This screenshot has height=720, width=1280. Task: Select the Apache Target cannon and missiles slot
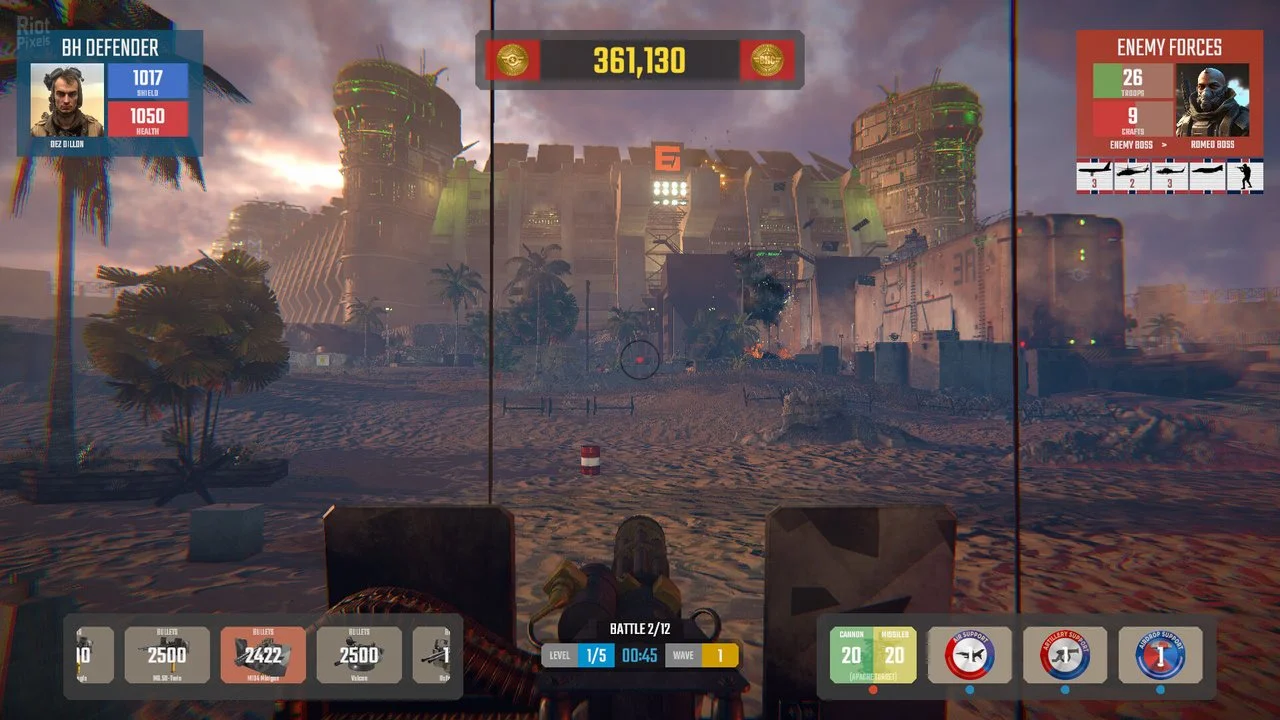tap(873, 655)
